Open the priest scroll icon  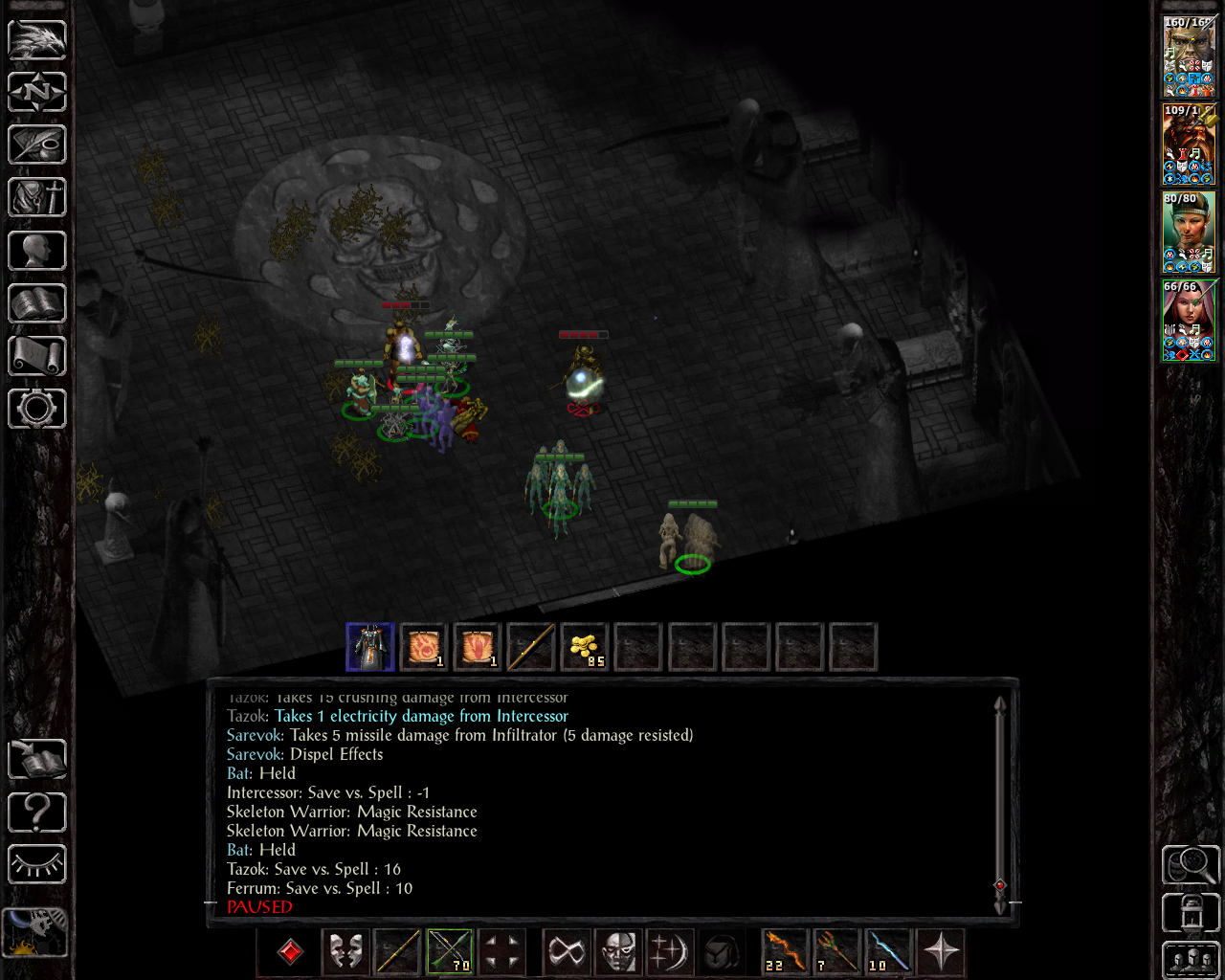click(36, 356)
